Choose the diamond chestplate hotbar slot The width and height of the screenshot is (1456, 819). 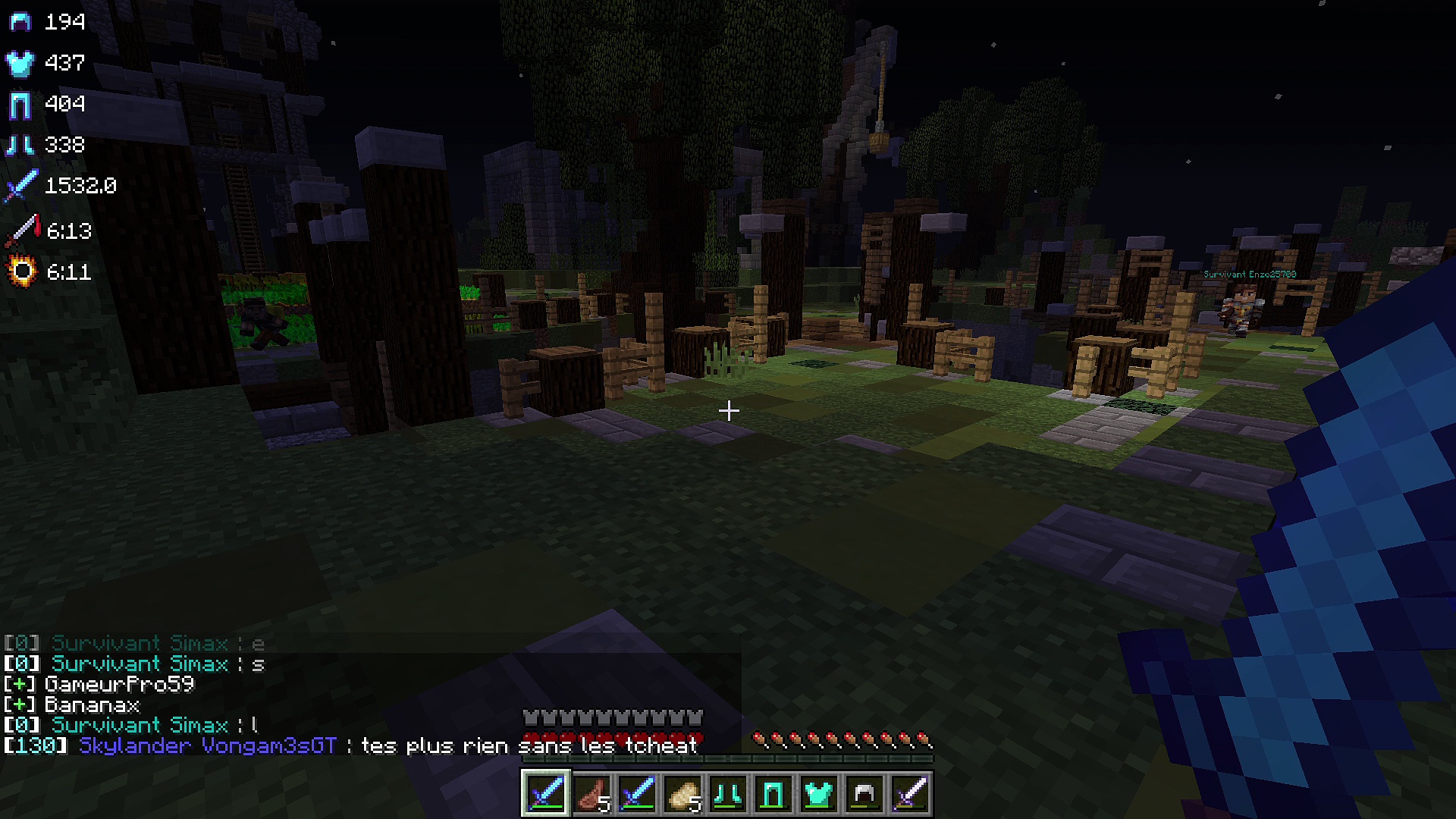tap(819, 794)
